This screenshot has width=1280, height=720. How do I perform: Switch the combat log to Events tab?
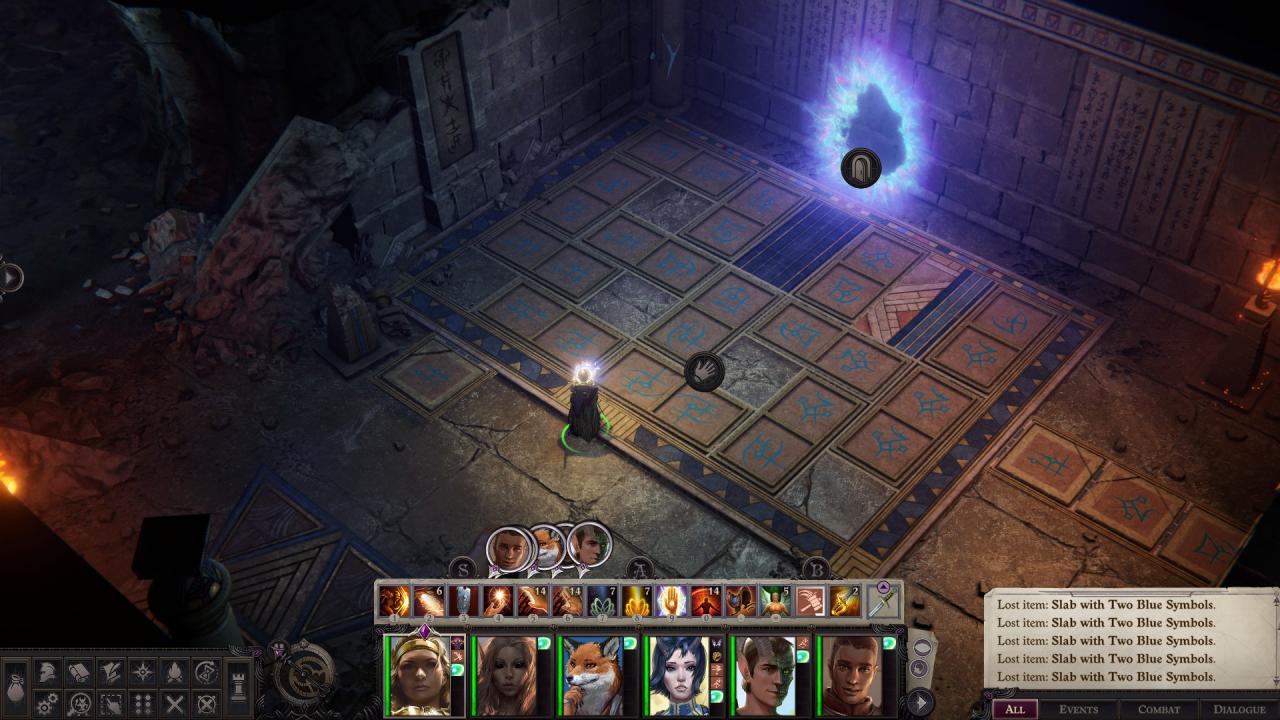1078,709
